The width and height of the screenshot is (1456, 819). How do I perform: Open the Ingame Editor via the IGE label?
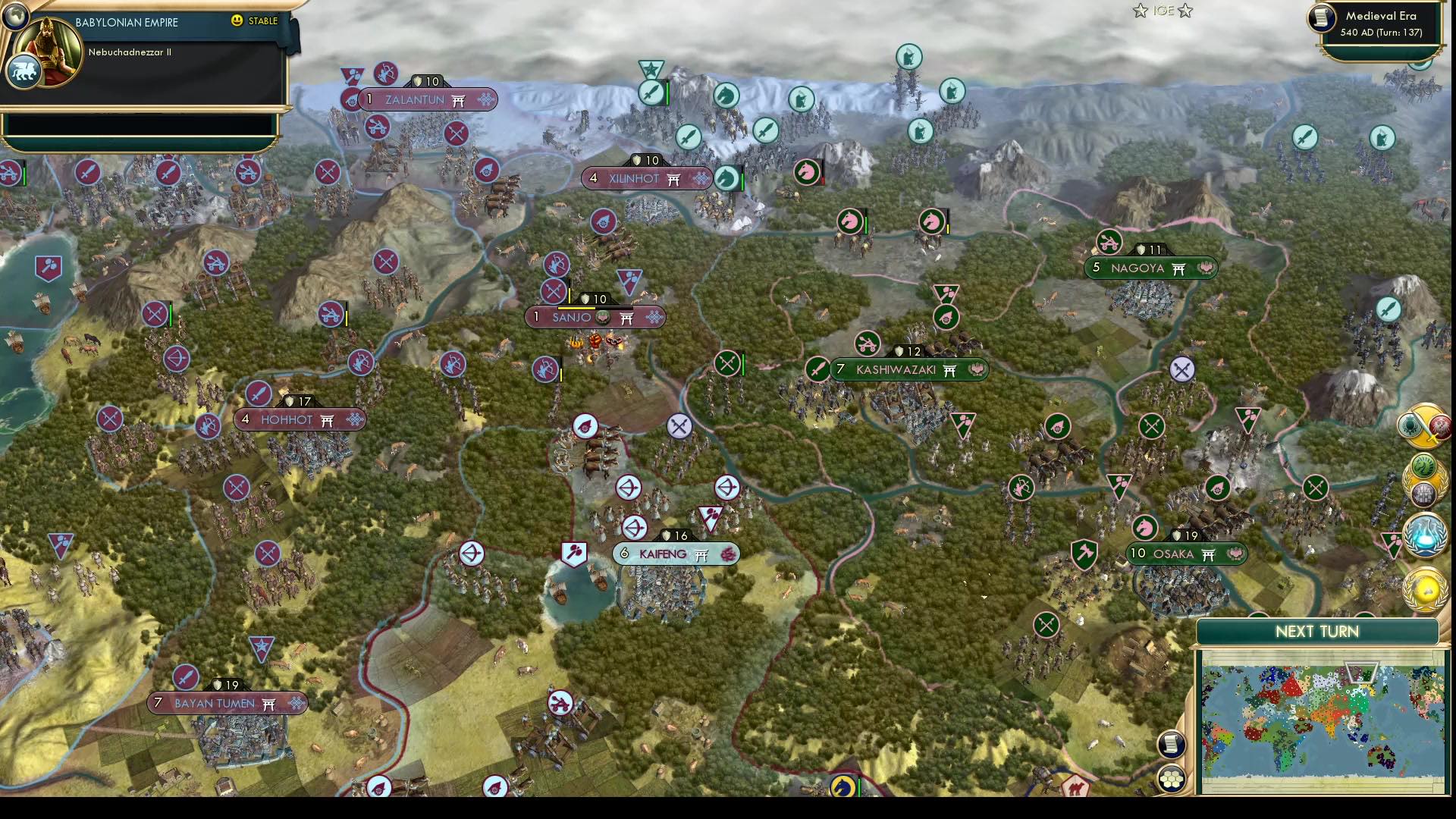(x=1163, y=11)
